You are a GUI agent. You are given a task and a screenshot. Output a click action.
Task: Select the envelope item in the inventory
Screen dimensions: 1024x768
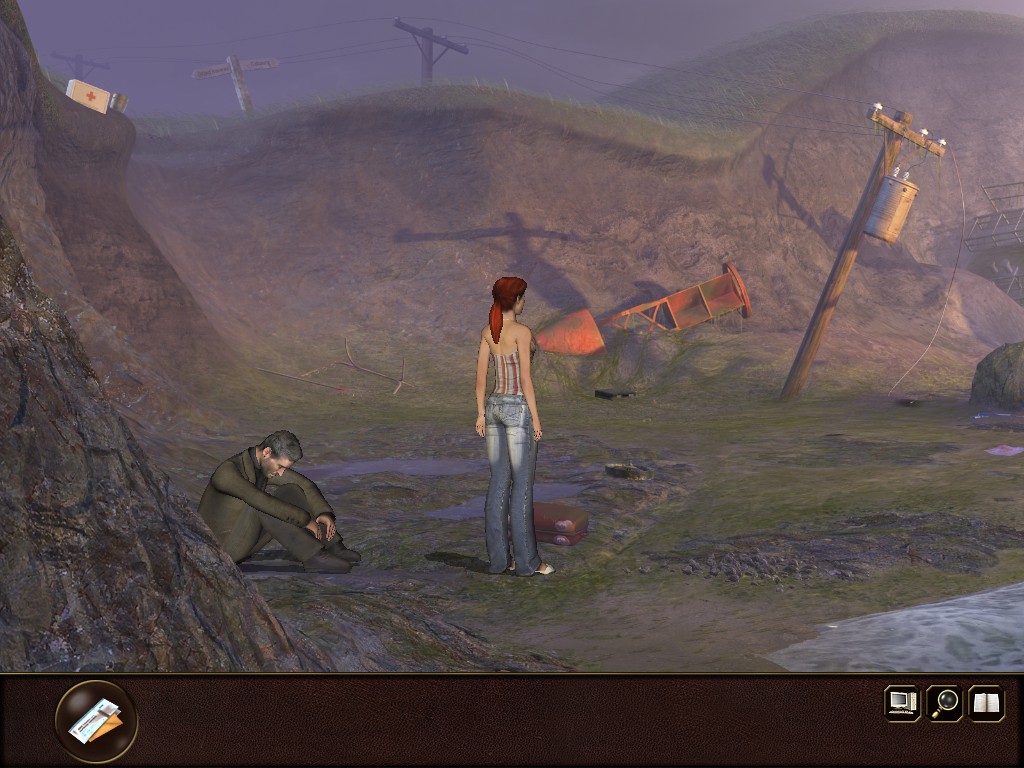coord(96,721)
